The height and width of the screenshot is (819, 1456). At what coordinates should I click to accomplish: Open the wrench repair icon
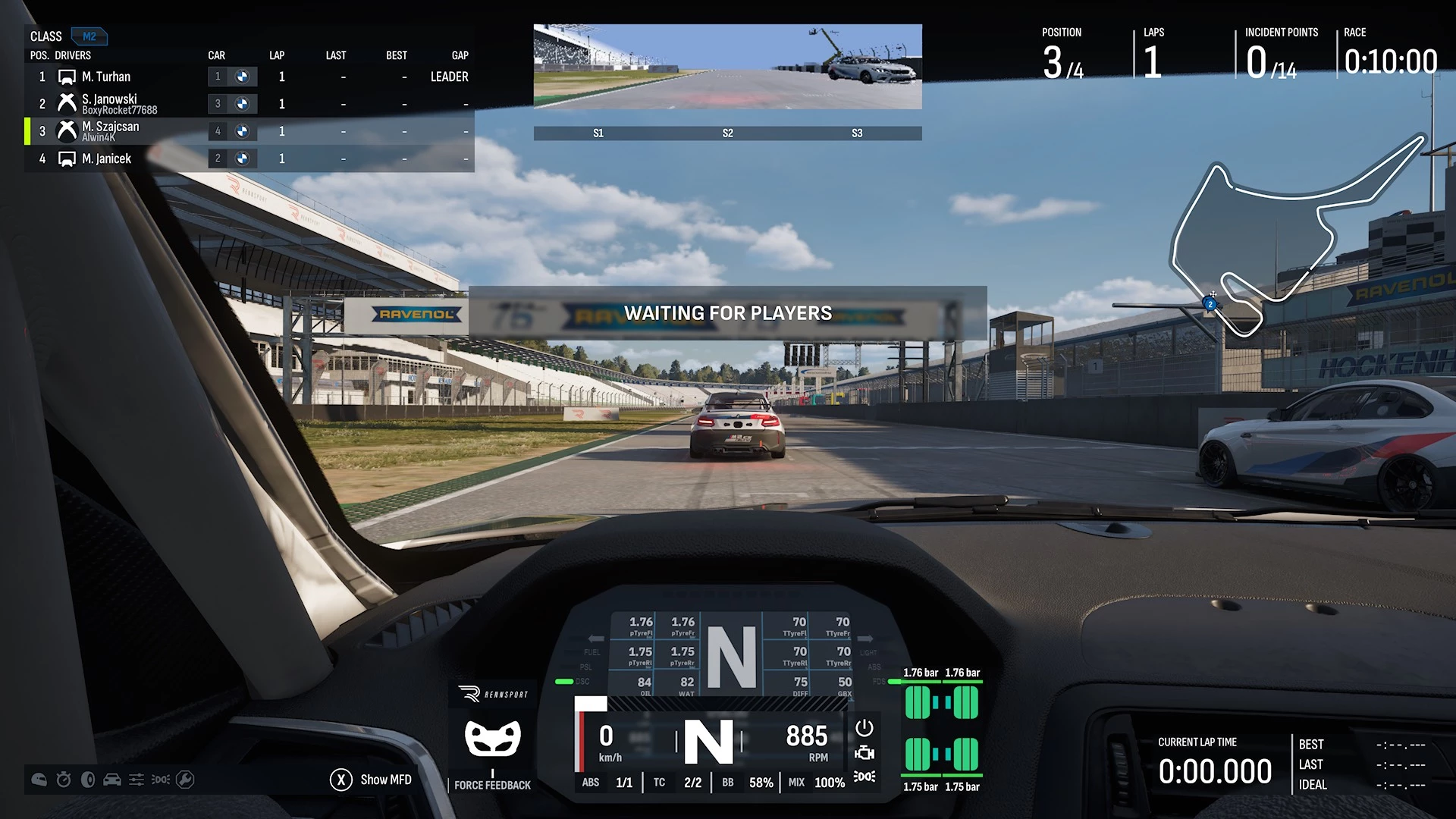click(185, 780)
